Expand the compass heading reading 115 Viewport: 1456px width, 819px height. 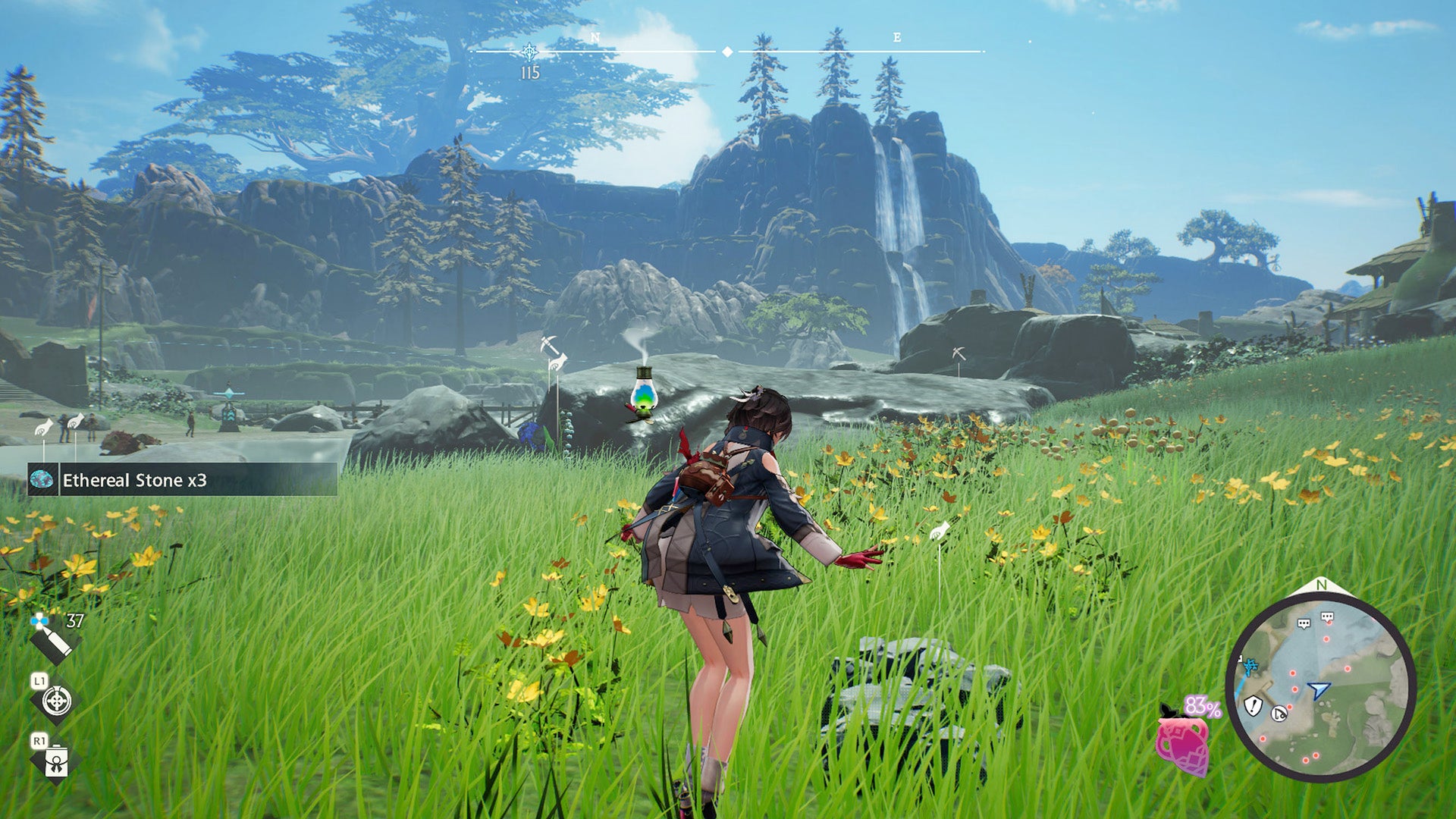pyautogui.click(x=531, y=74)
